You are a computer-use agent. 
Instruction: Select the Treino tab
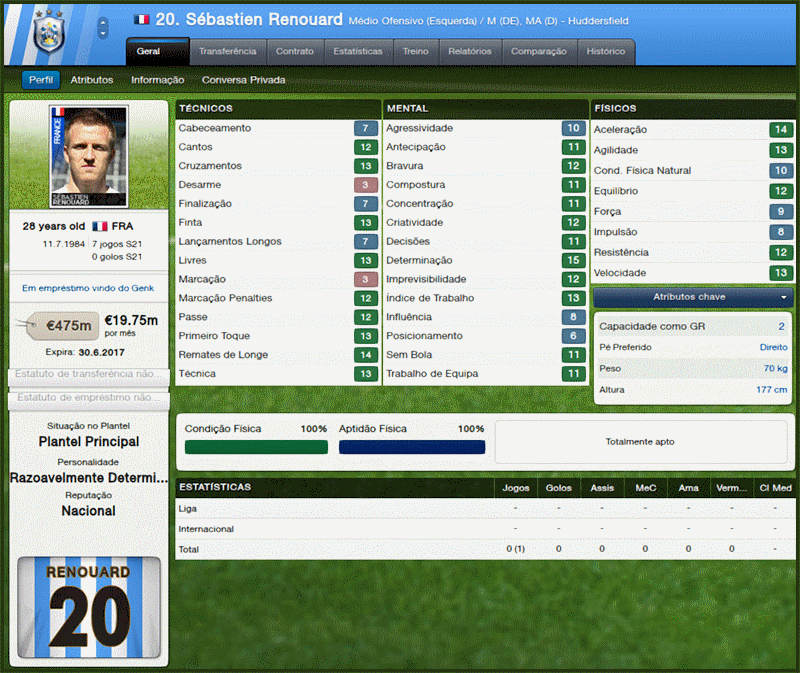(x=416, y=51)
